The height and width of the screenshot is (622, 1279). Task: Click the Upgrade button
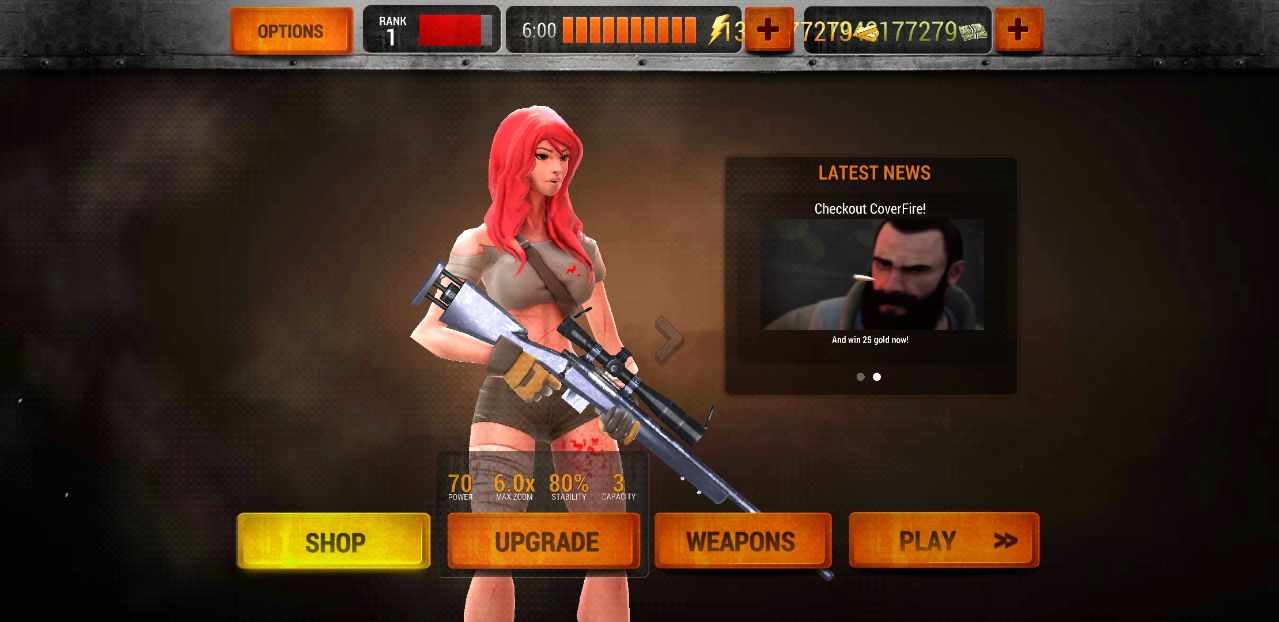(x=545, y=542)
